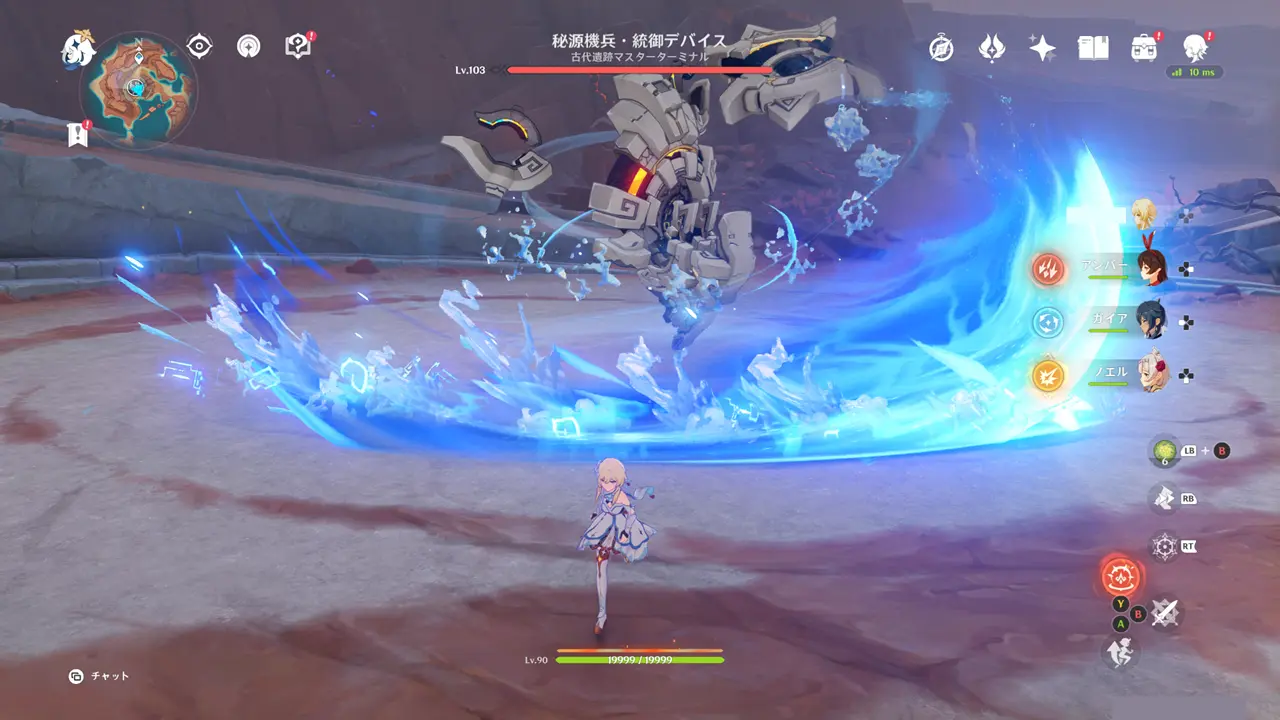Open the minimap in the top left

(135, 90)
